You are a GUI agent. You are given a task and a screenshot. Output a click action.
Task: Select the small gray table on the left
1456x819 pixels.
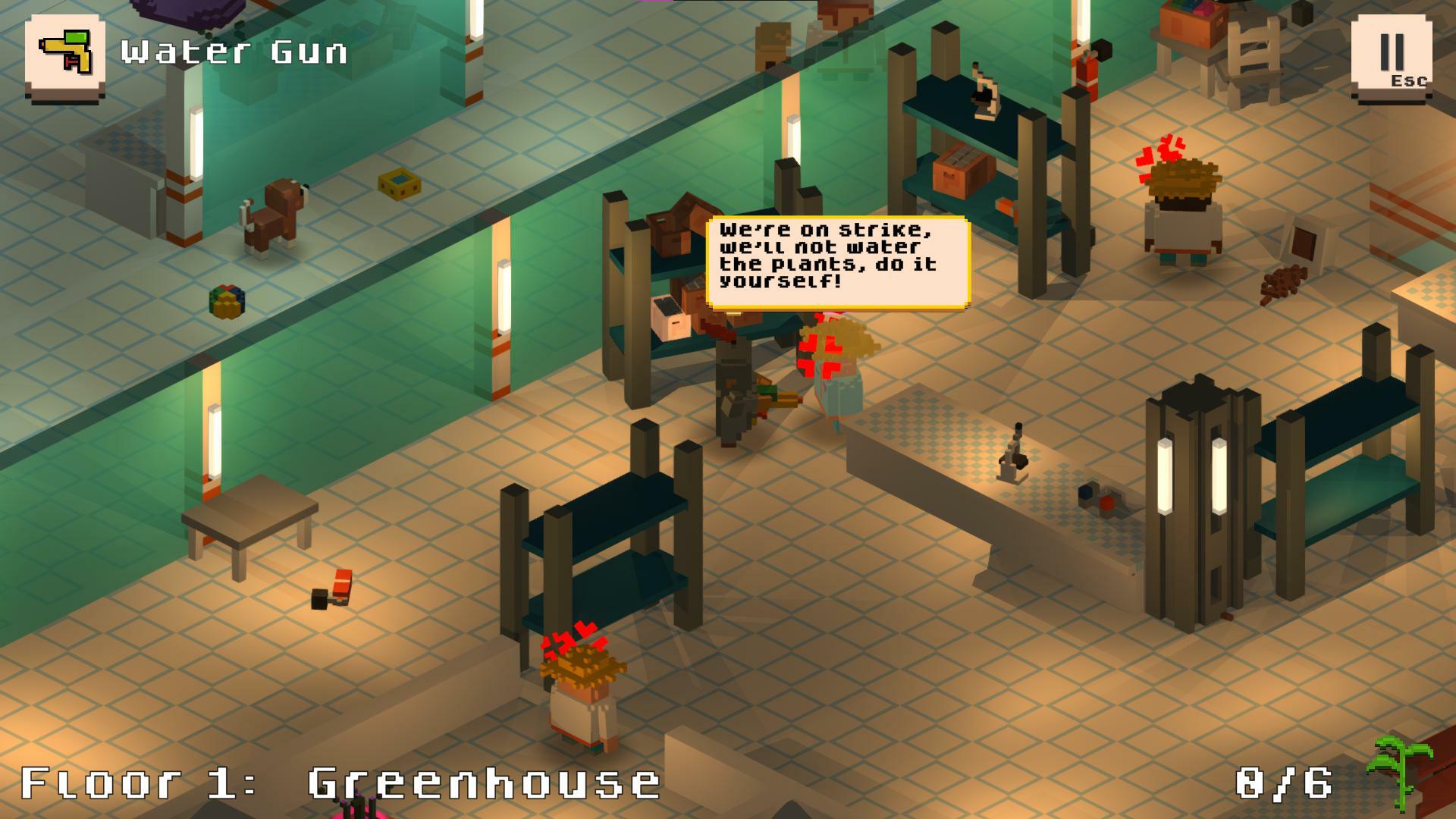[x=250, y=523]
